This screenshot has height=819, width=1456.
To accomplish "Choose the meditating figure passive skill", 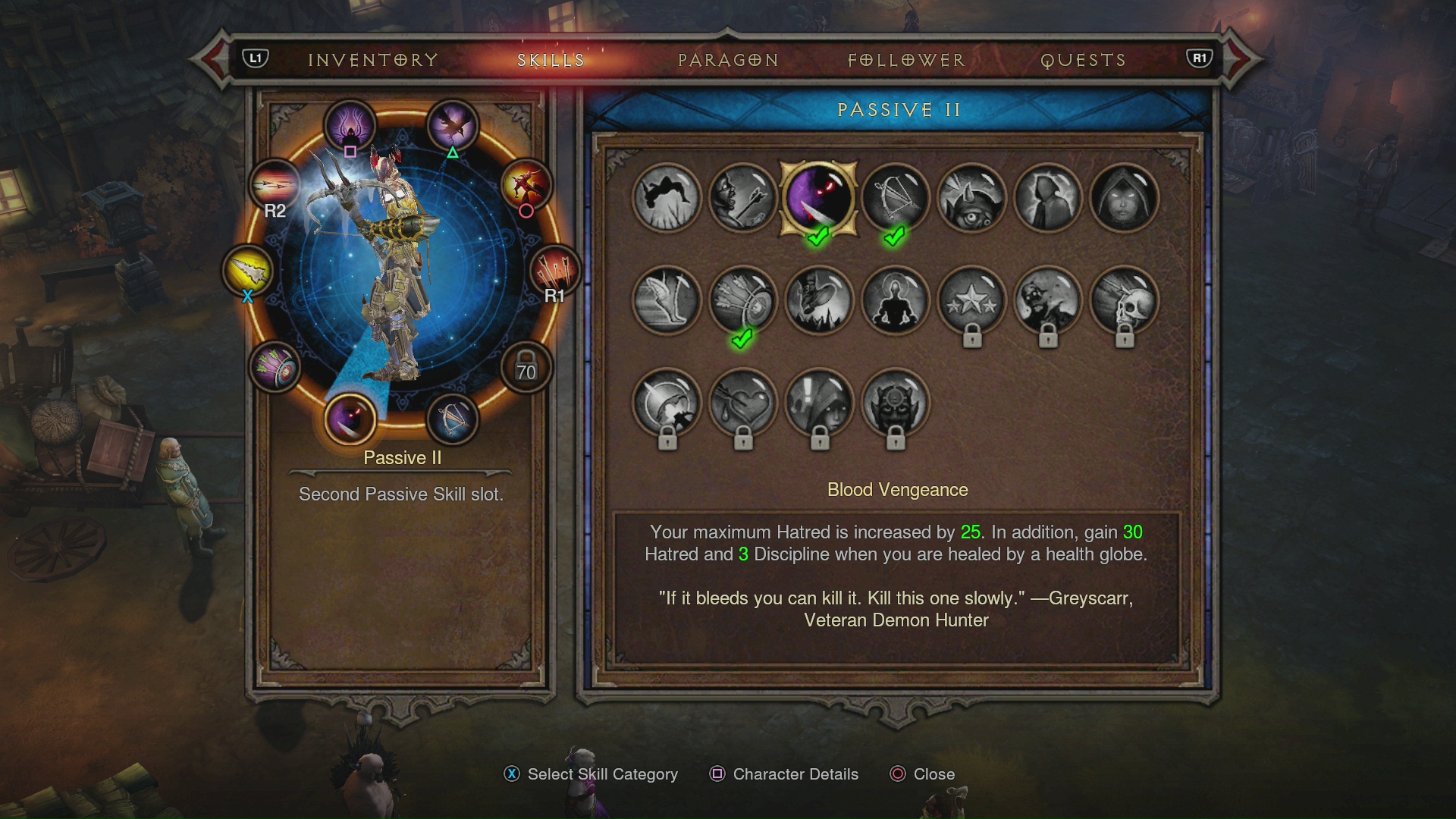I will click(896, 300).
